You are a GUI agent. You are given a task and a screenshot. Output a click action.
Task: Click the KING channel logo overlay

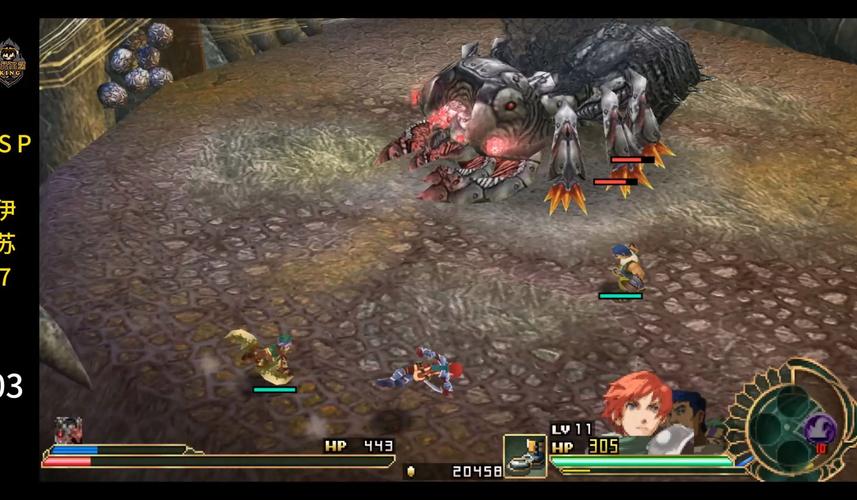pyautogui.click(x=13, y=61)
